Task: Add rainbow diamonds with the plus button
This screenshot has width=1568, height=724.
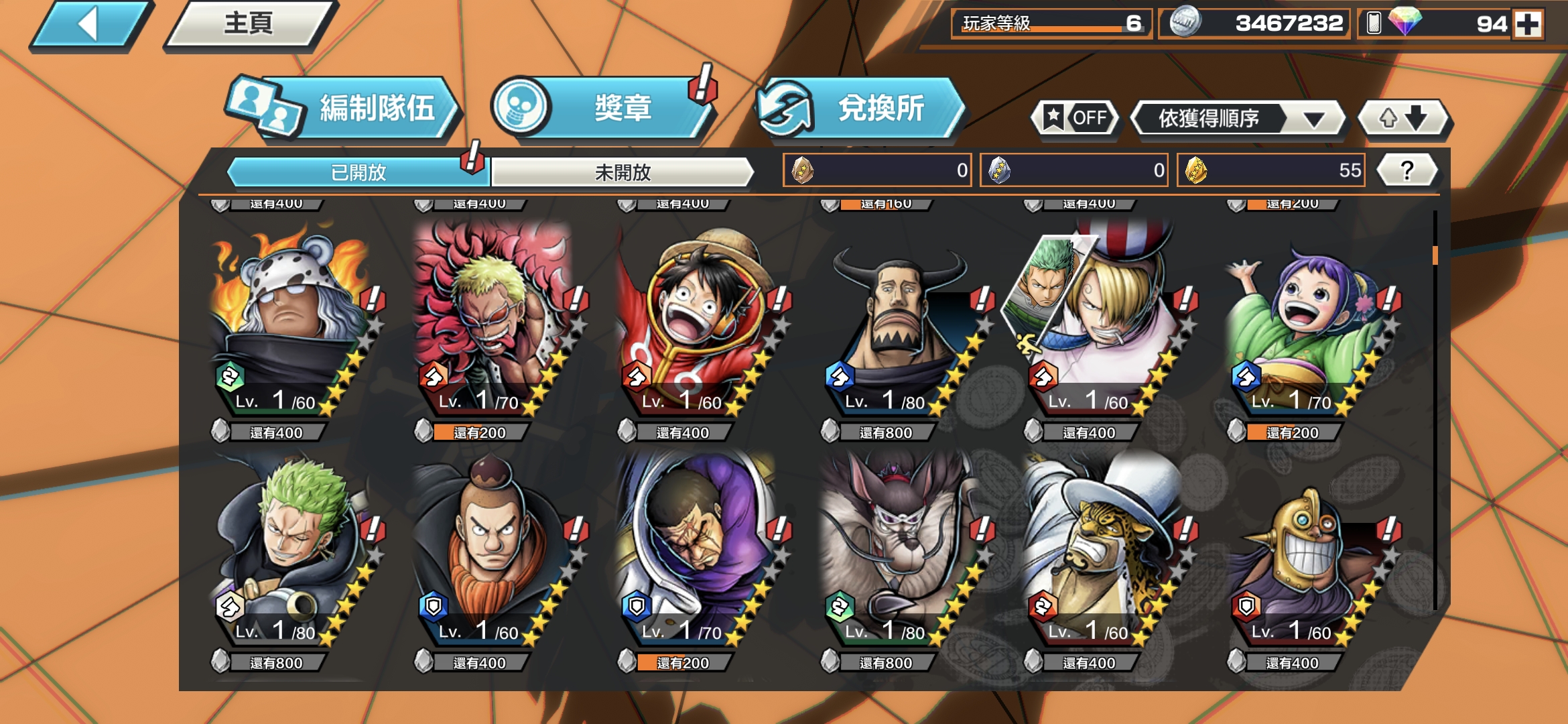Action: [x=1528, y=25]
